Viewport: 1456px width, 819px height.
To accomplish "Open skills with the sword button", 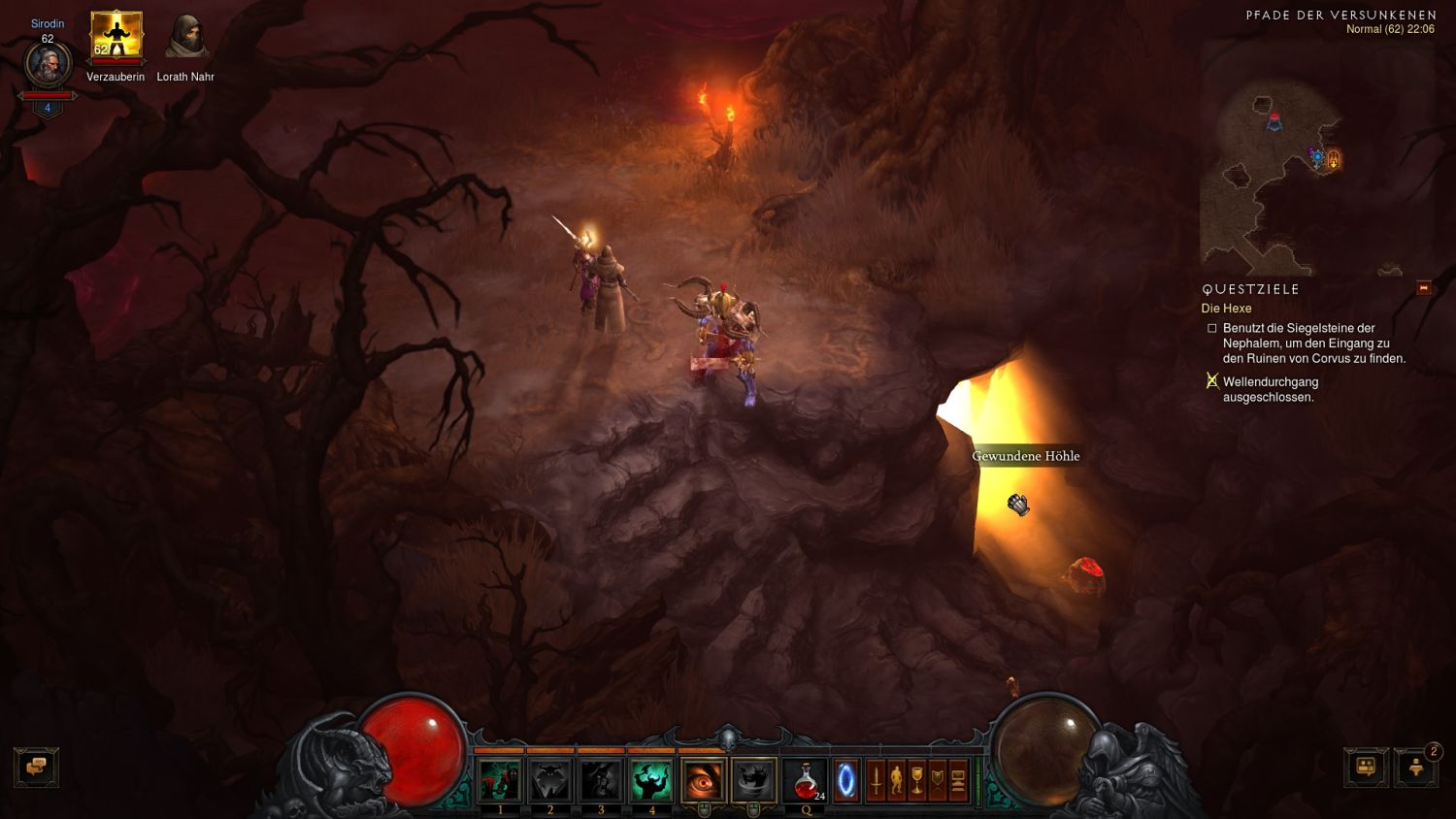I will [876, 780].
